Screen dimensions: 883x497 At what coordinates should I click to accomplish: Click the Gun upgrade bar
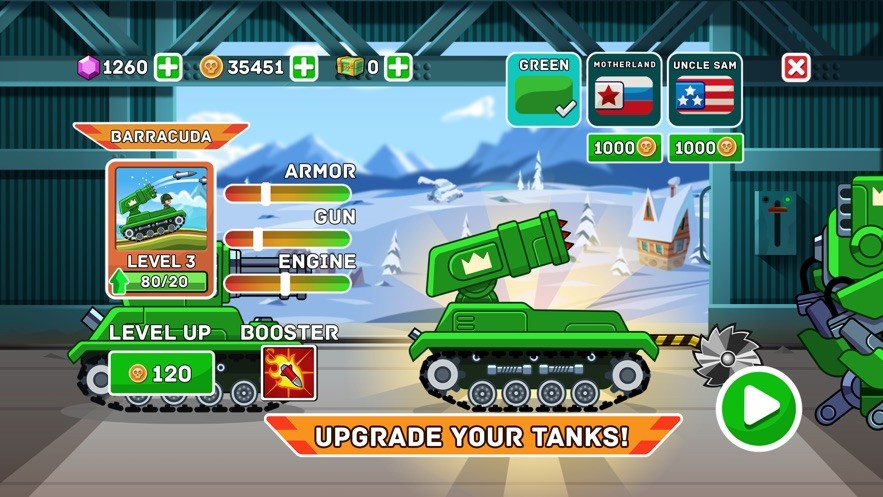[x=287, y=239]
